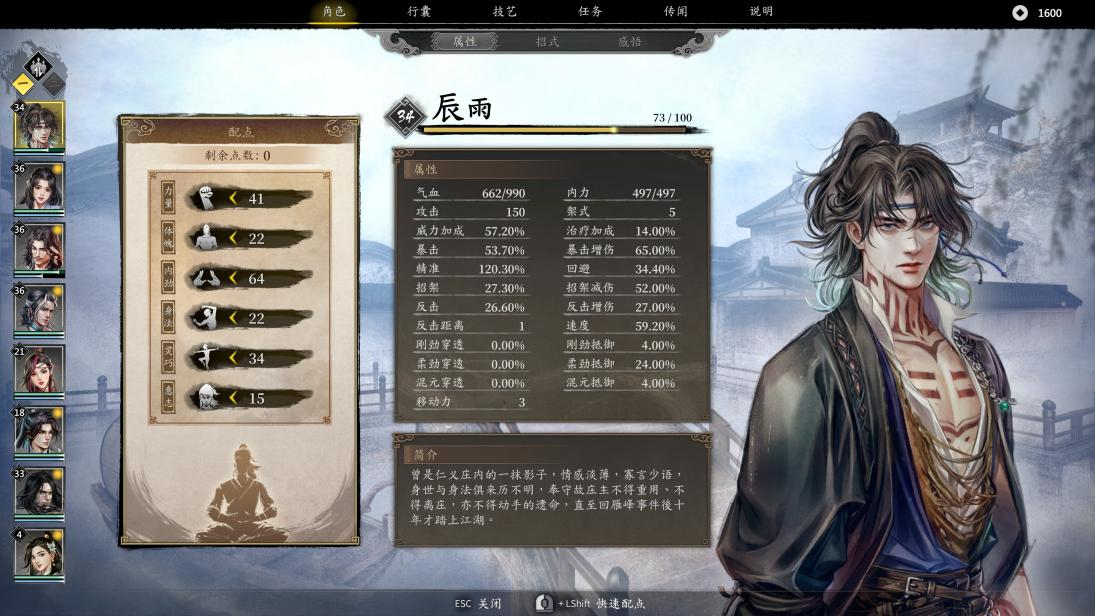Select the 属性 attributes sub-tab
The width and height of the screenshot is (1095, 616).
tap(465, 42)
